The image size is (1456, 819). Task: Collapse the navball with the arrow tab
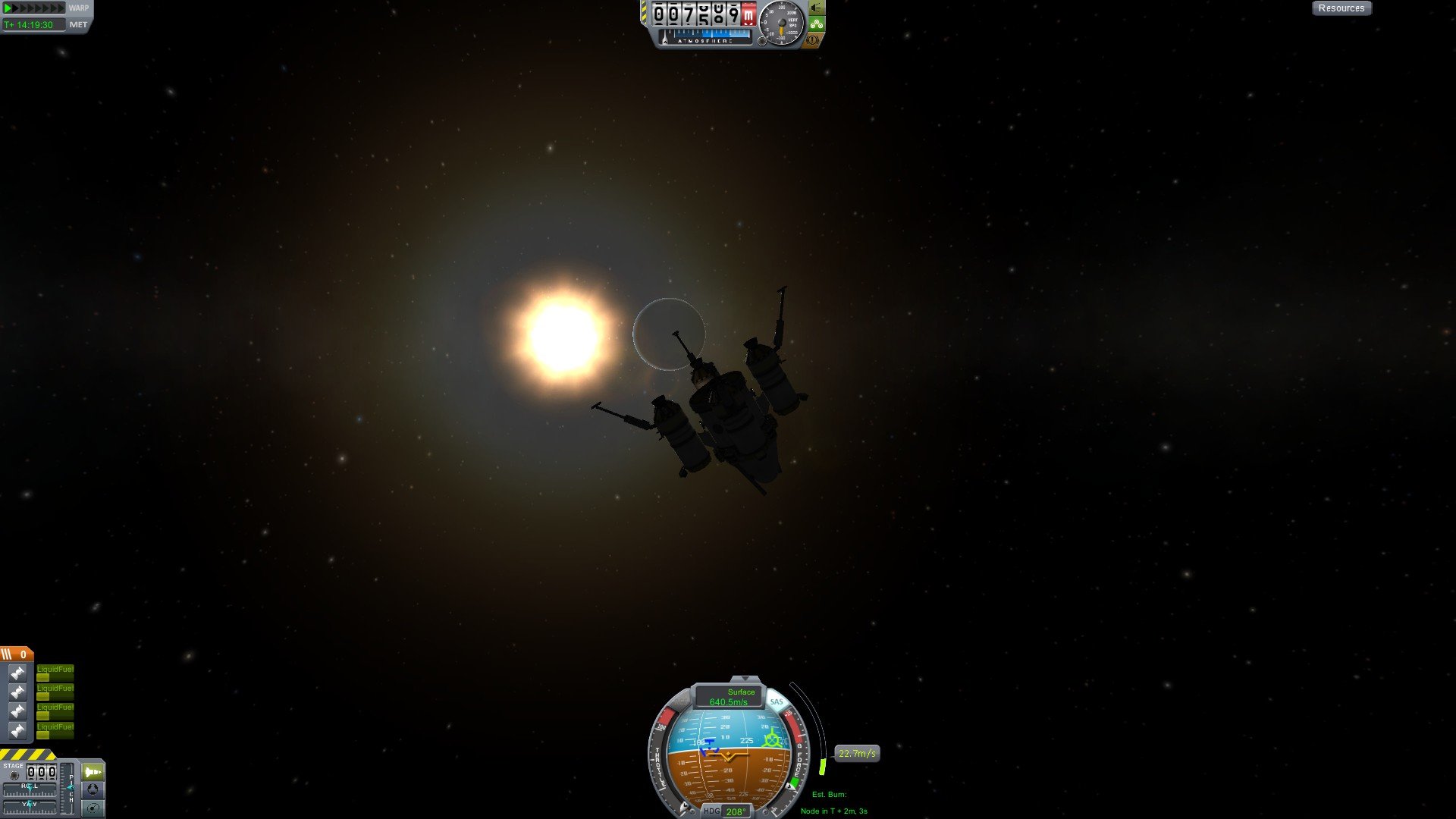click(x=745, y=679)
